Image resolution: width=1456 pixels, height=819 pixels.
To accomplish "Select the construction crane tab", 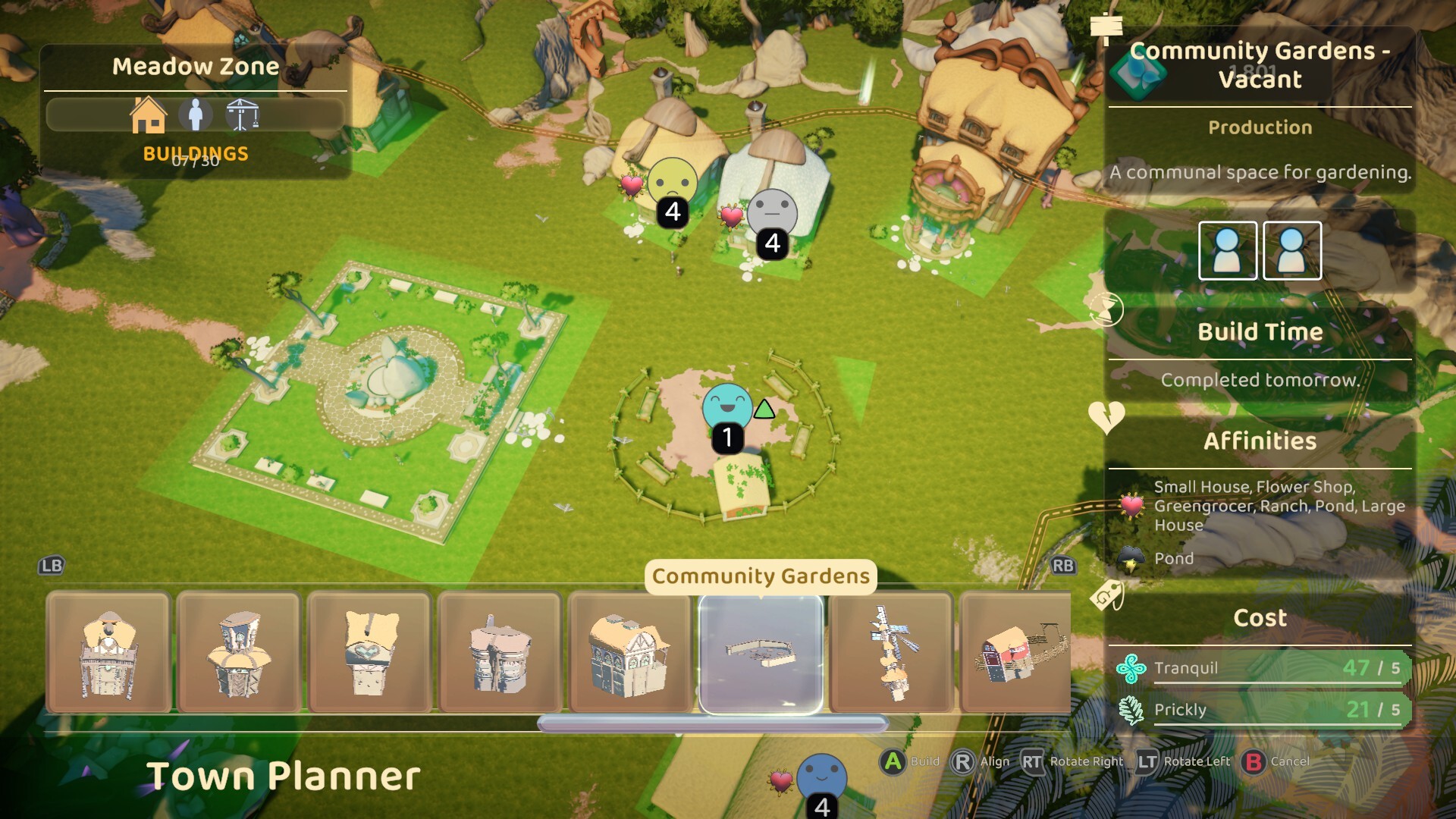I will [x=243, y=115].
